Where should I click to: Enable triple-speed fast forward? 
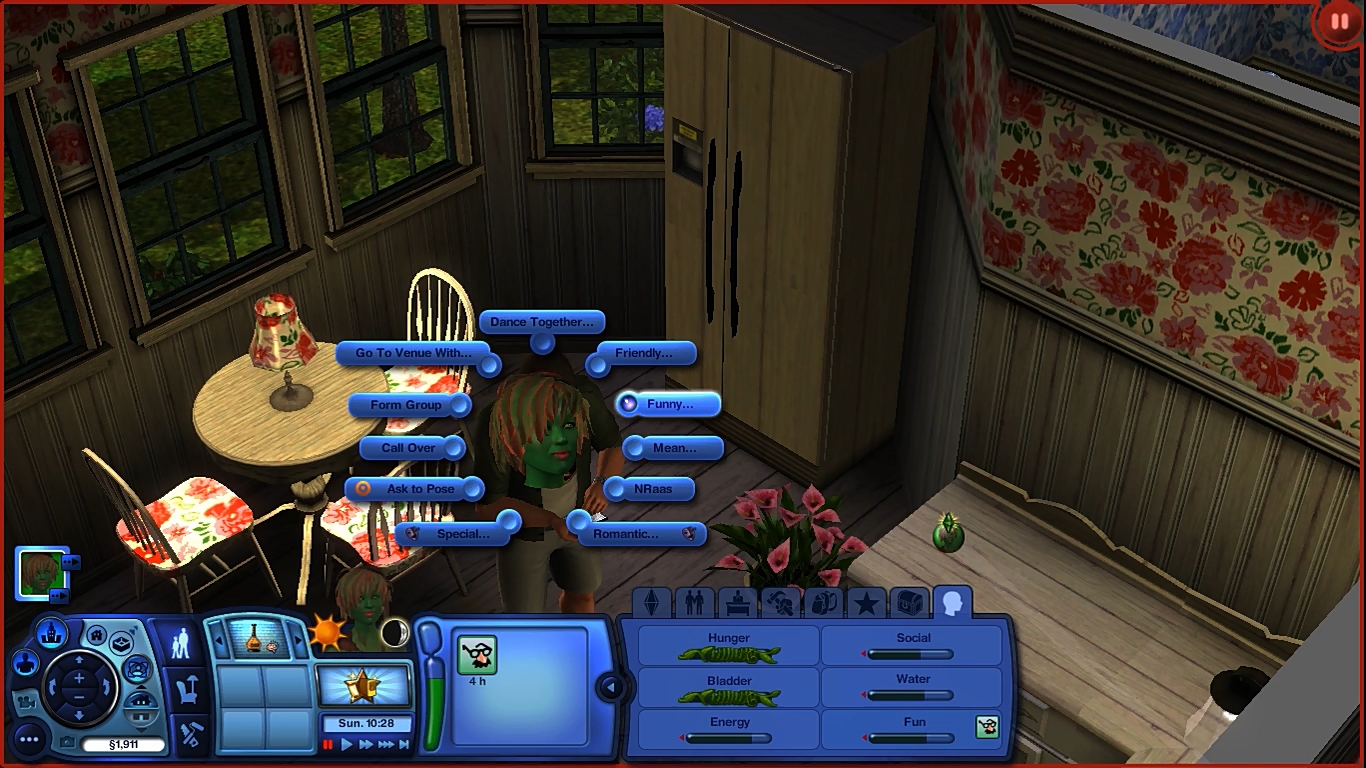pos(386,744)
